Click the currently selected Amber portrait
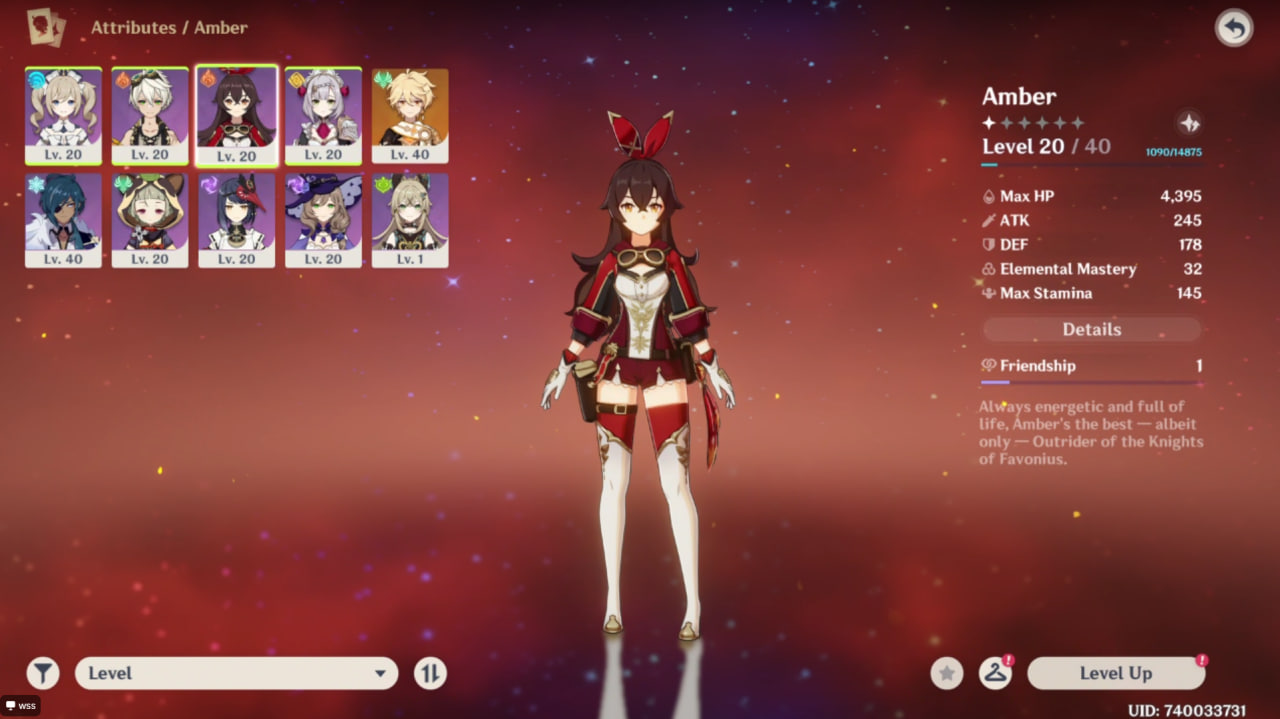The height and width of the screenshot is (719, 1280). click(237, 115)
